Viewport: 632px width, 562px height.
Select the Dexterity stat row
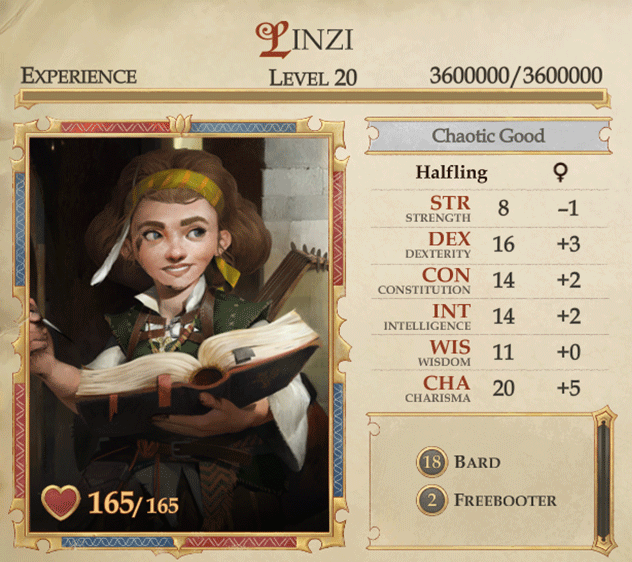coord(487,245)
